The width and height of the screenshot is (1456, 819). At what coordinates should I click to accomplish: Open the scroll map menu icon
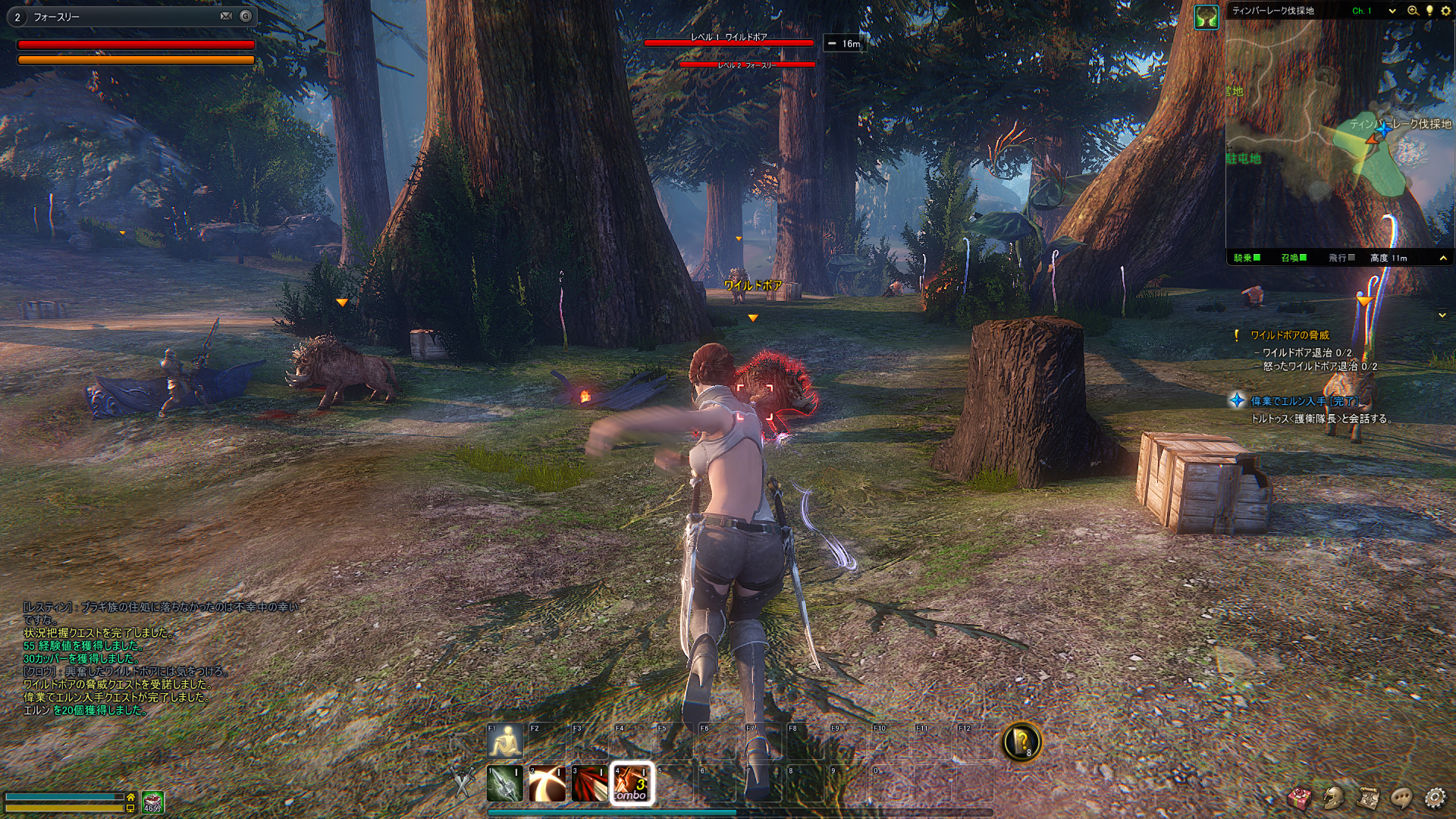[1368, 797]
